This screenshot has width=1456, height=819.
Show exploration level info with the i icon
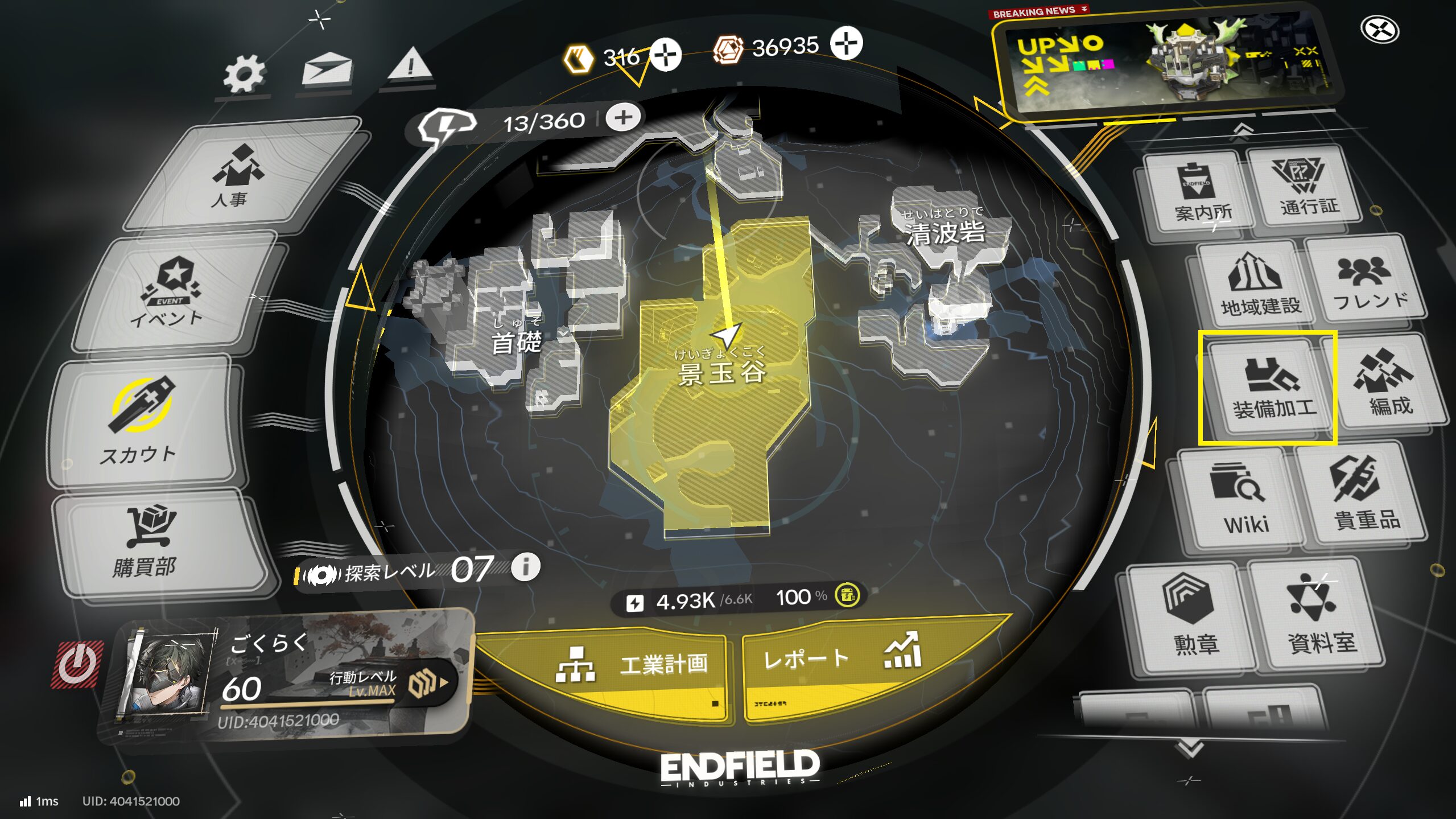click(526, 566)
